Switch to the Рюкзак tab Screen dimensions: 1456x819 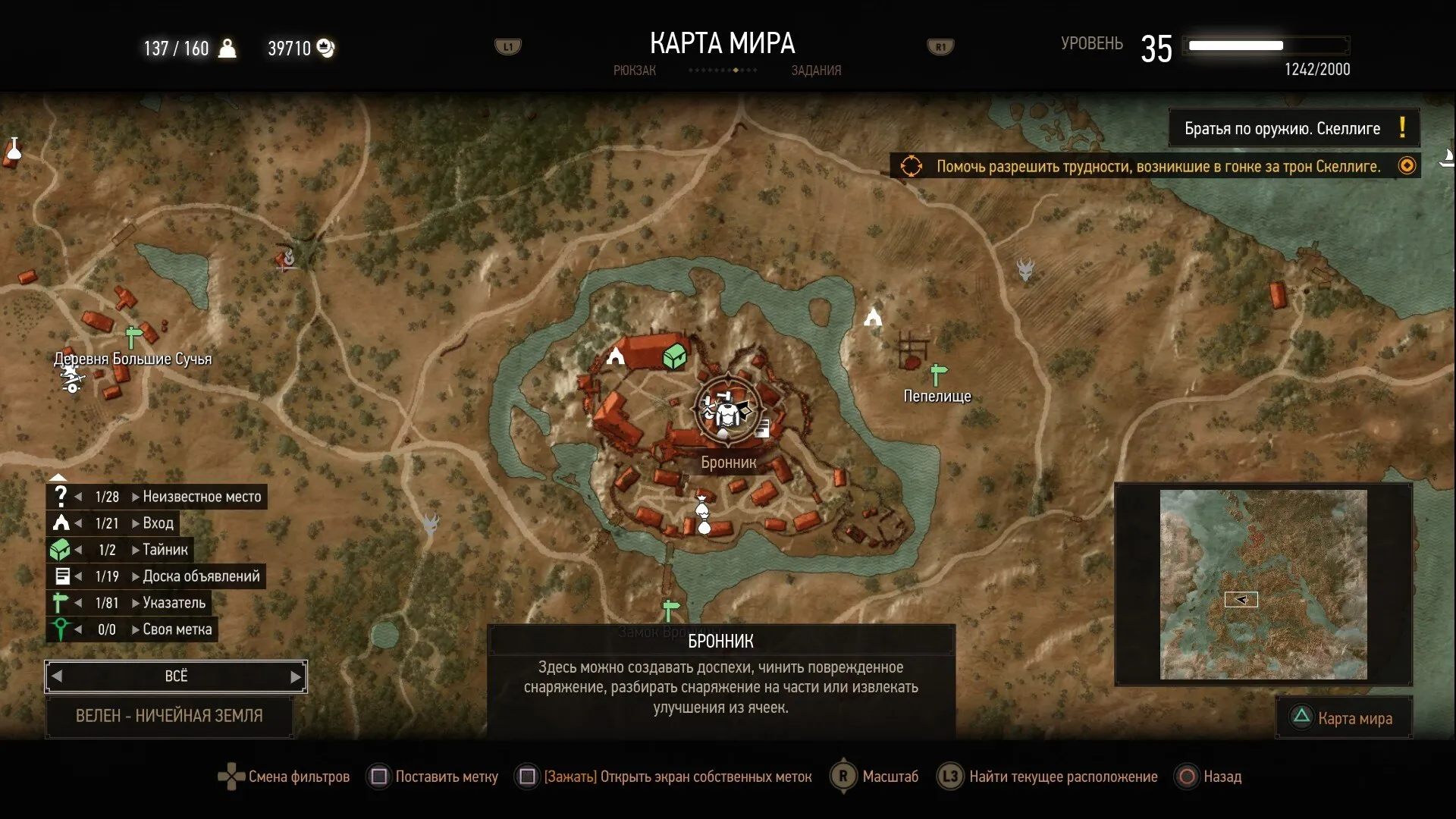tap(634, 71)
